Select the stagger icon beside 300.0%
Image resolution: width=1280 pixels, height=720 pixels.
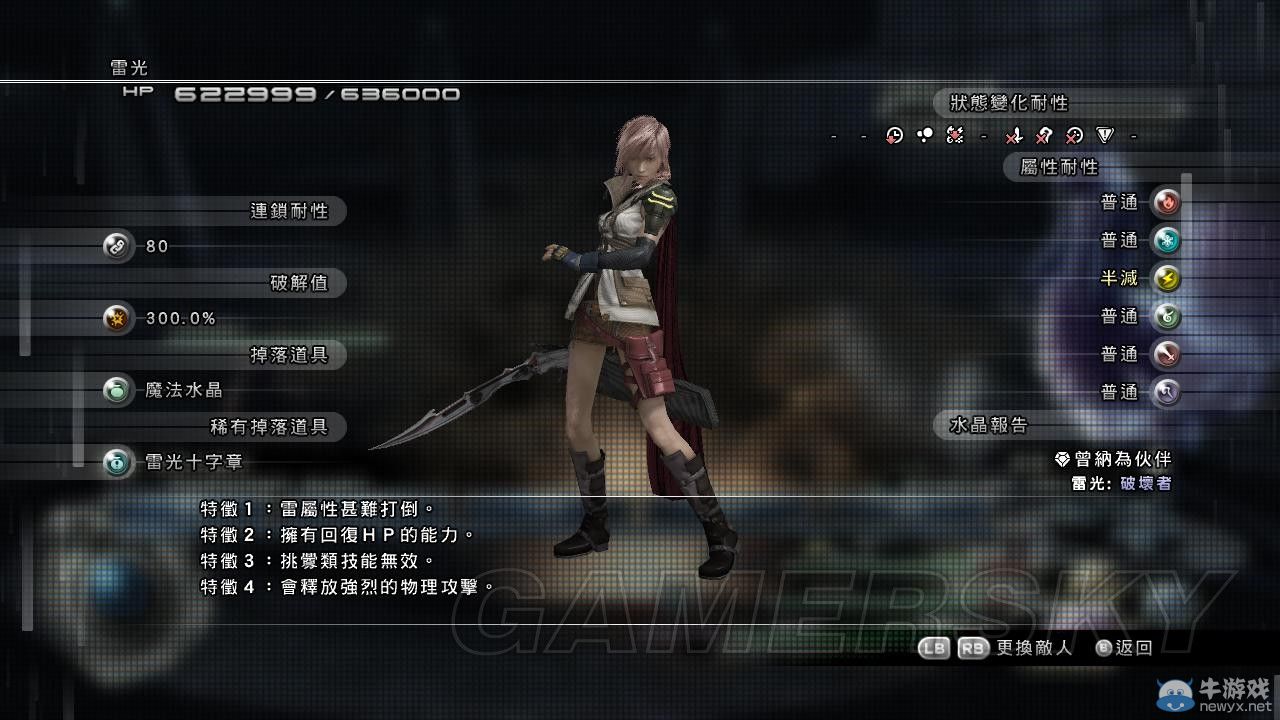pos(118,319)
